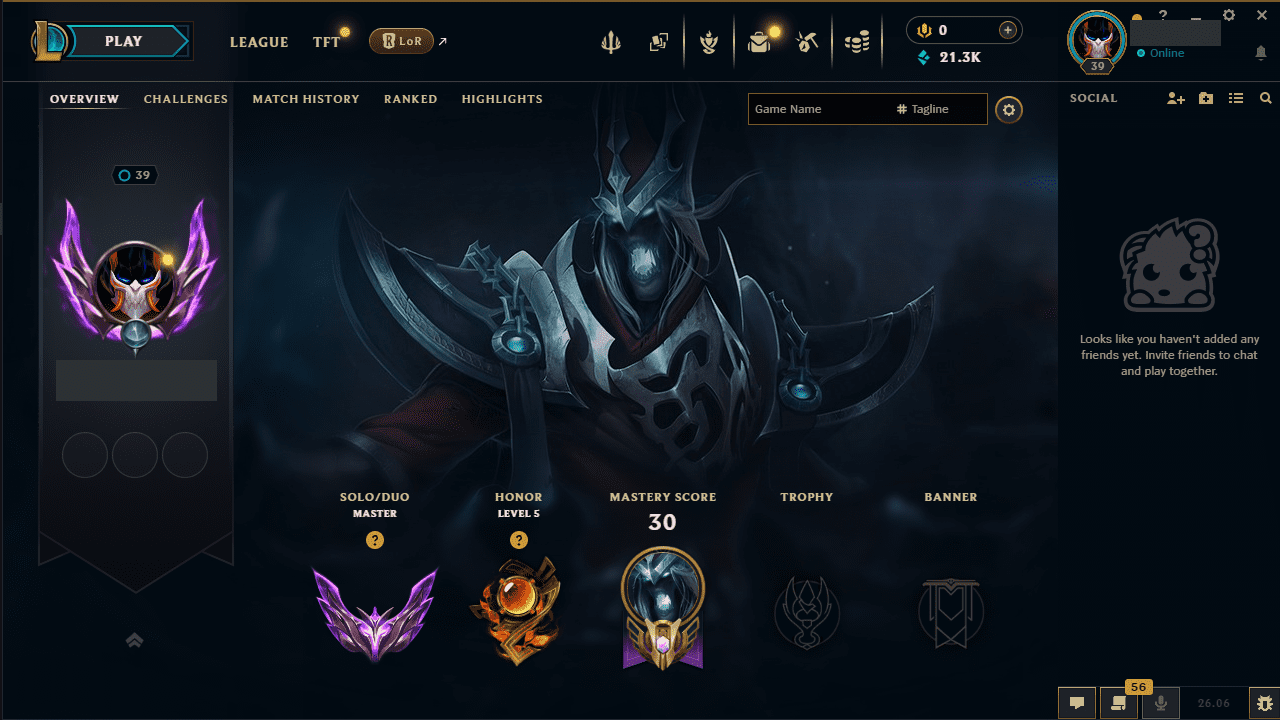Image resolution: width=1280 pixels, height=720 pixels.
Task: Open the Collection cards icon
Action: coord(659,41)
